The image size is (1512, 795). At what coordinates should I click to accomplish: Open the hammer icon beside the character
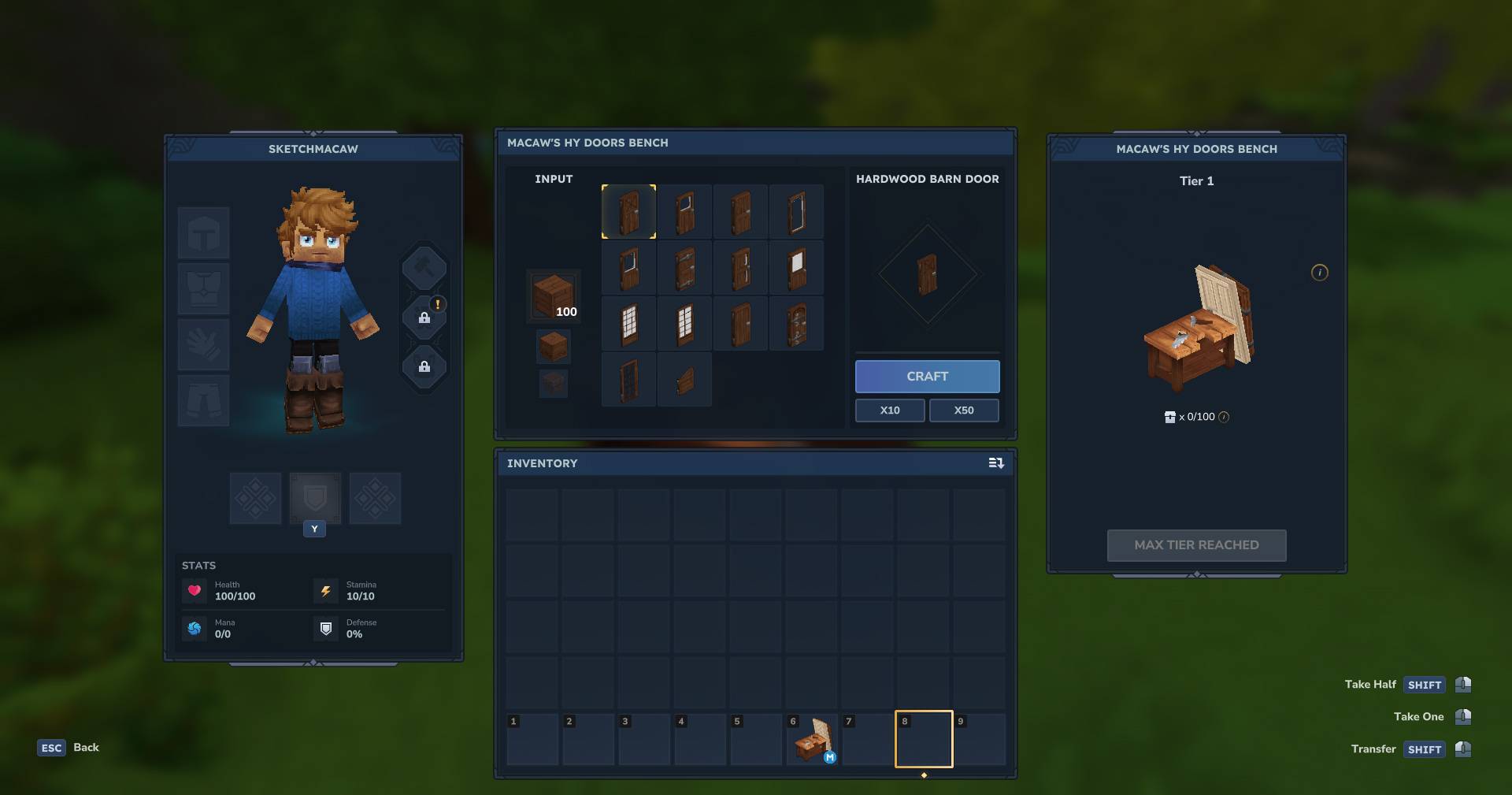coord(424,269)
